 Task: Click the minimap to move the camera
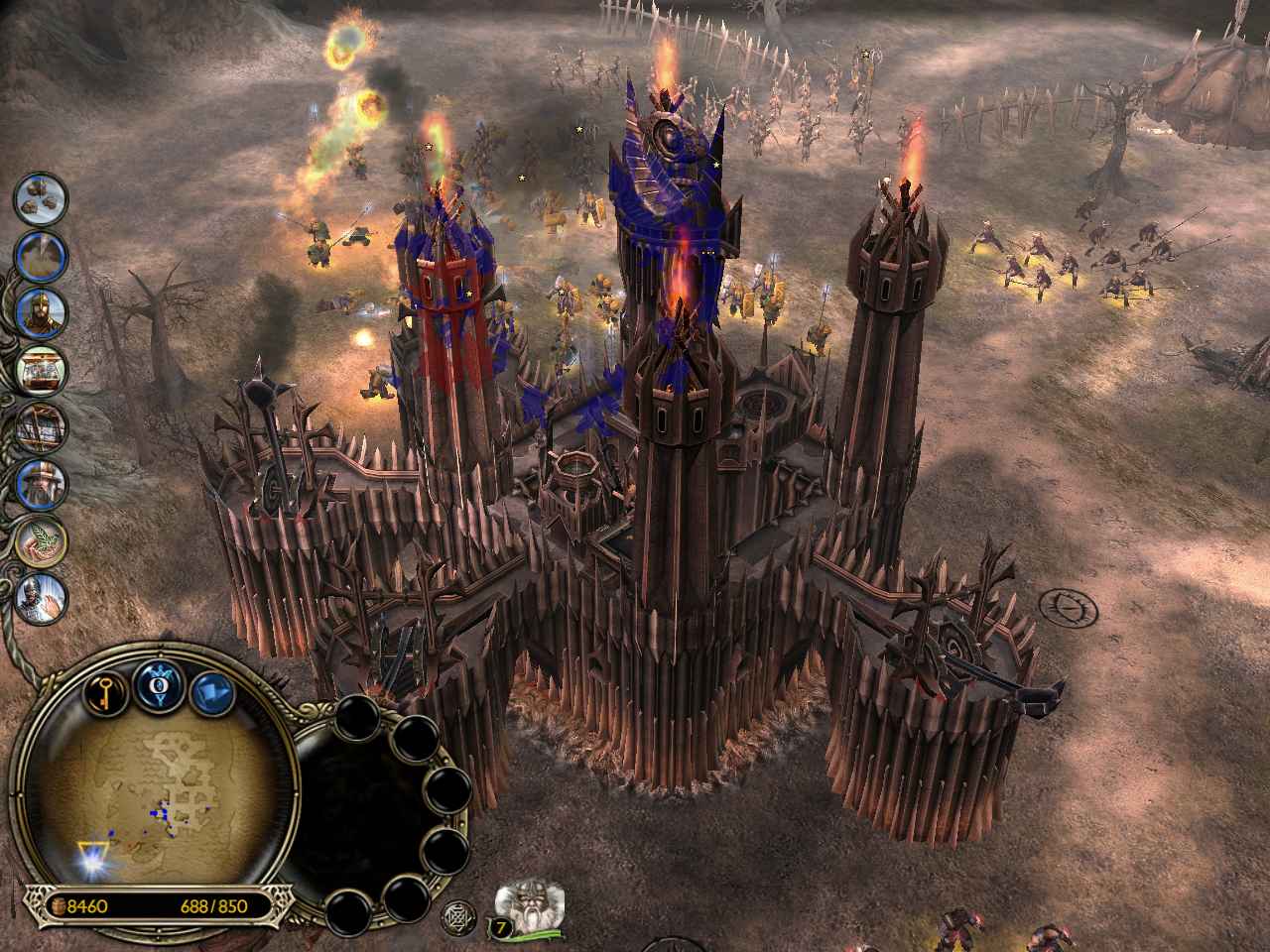pyautogui.click(x=159, y=793)
